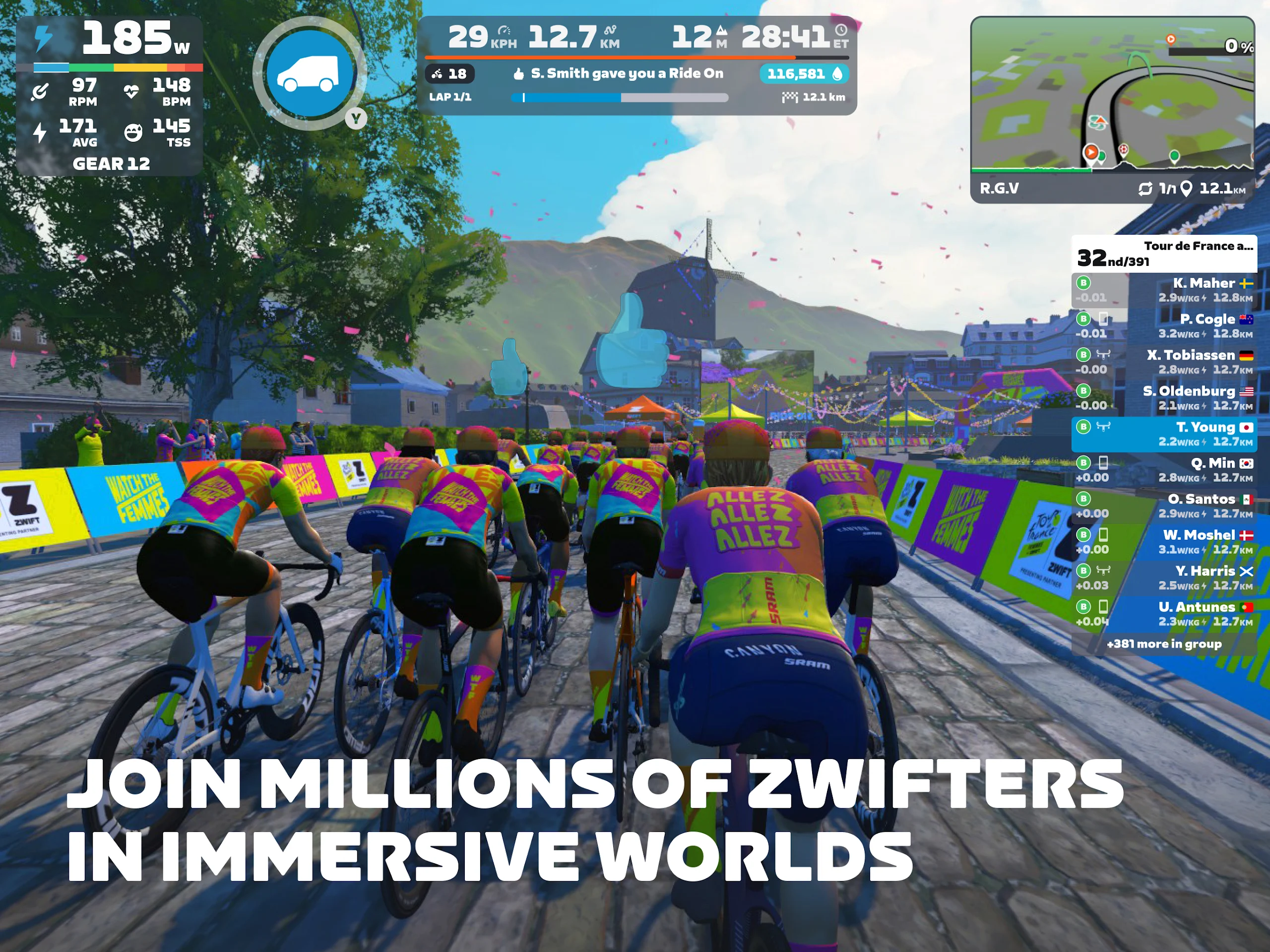Click the 116,581 drops counter
This screenshot has height=952, width=1270.
click(x=803, y=73)
